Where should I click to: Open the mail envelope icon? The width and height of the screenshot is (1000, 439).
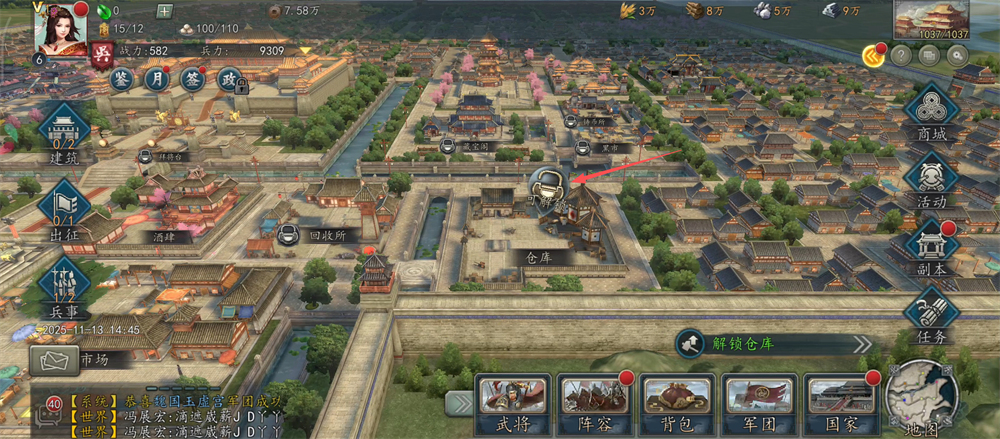54,359
